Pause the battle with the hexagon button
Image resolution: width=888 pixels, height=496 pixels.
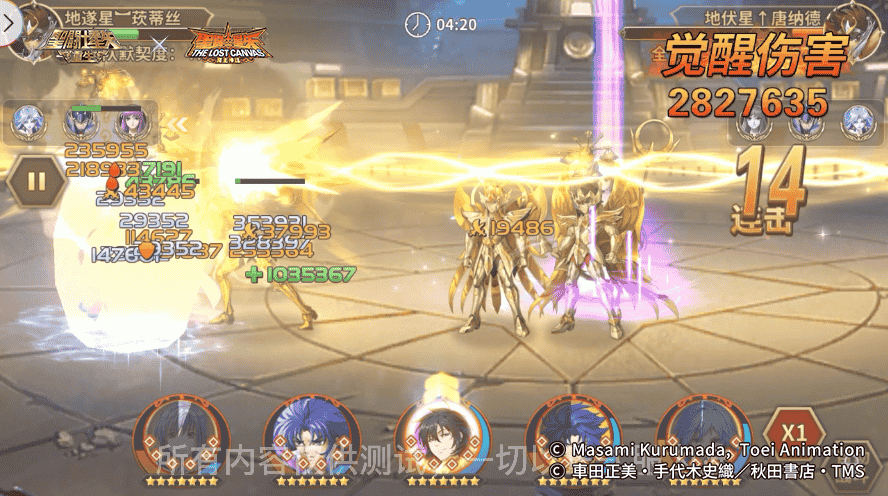(36, 182)
